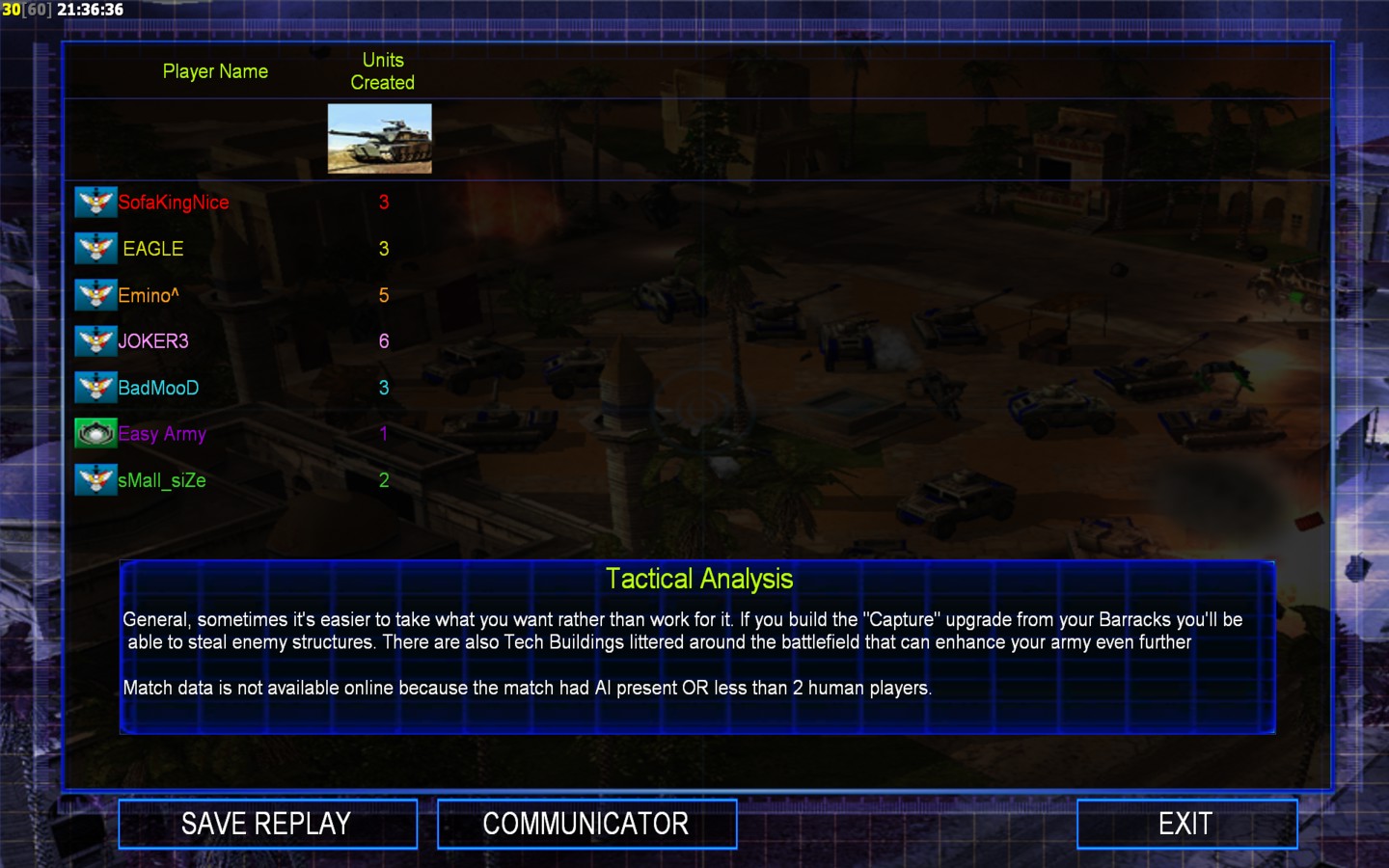Open the COMMUNICATOR
Viewport: 1389px width, 868px height.
point(586,824)
